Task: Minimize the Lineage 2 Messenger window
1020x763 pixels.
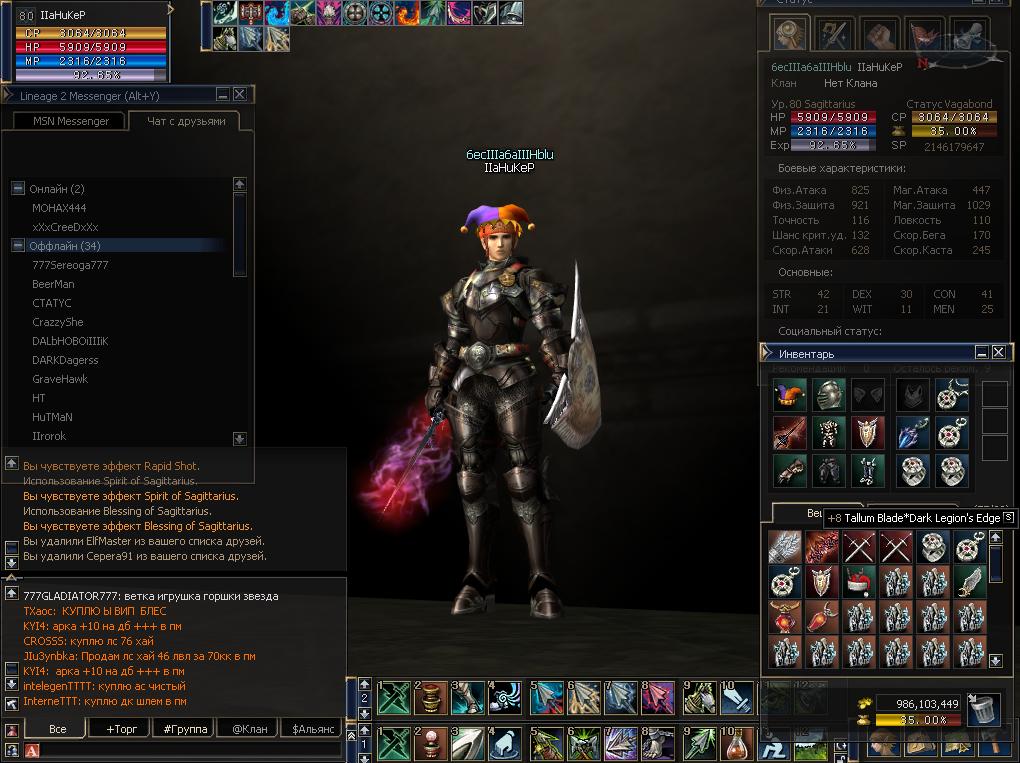Action: point(224,95)
